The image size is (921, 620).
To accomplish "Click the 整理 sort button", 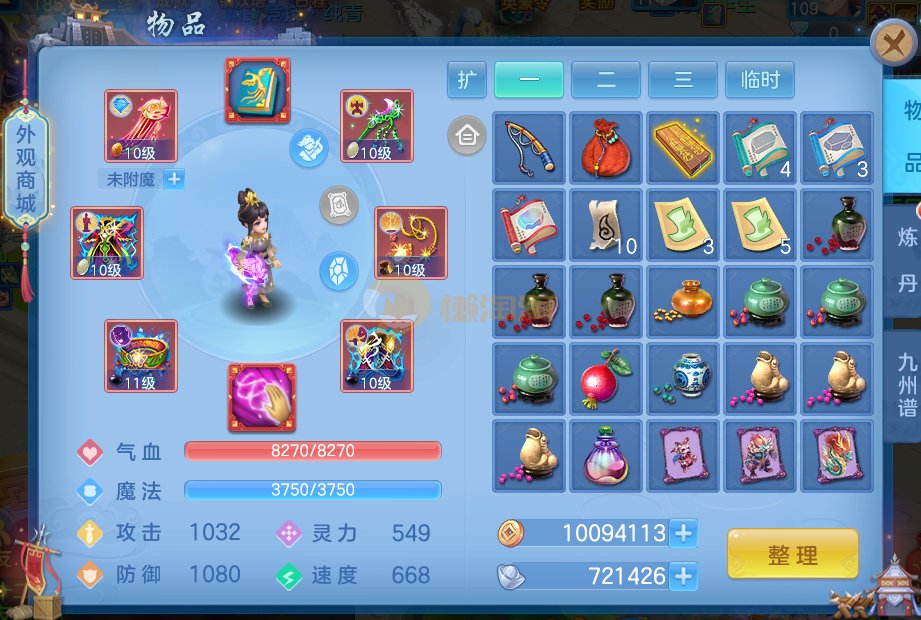I will [x=792, y=555].
